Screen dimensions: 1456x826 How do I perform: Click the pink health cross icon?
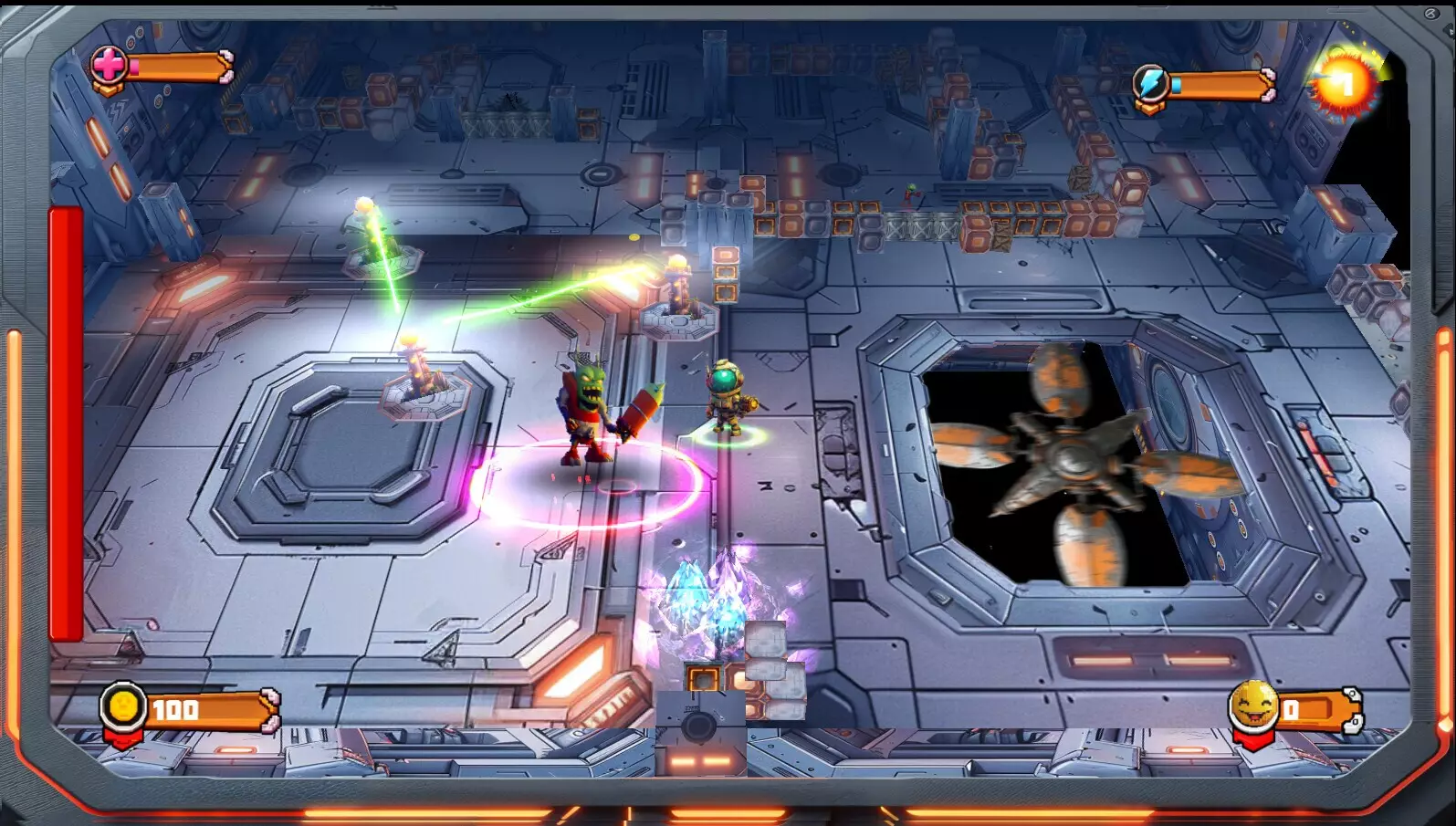point(109,66)
